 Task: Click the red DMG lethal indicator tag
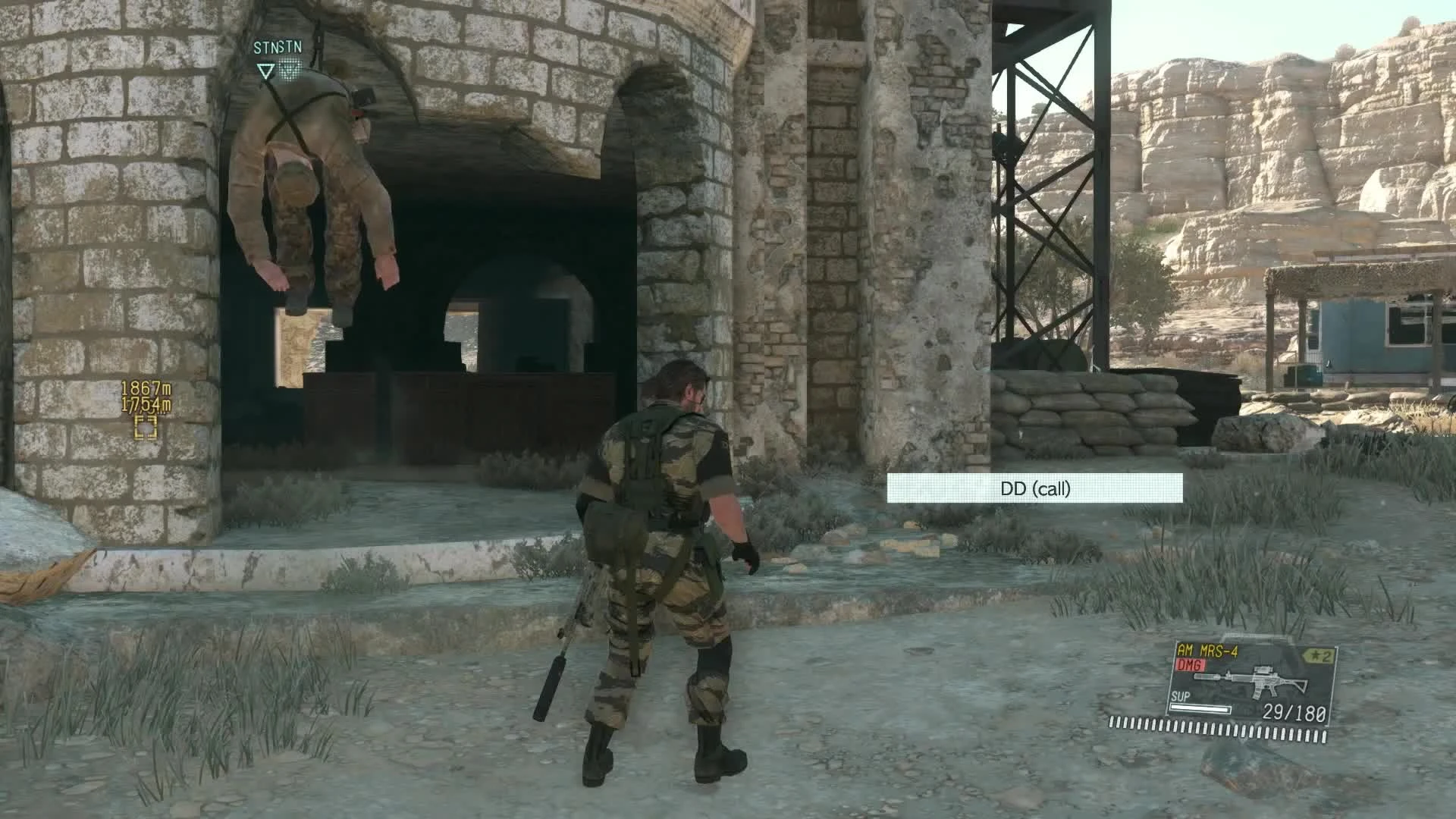(x=1189, y=665)
